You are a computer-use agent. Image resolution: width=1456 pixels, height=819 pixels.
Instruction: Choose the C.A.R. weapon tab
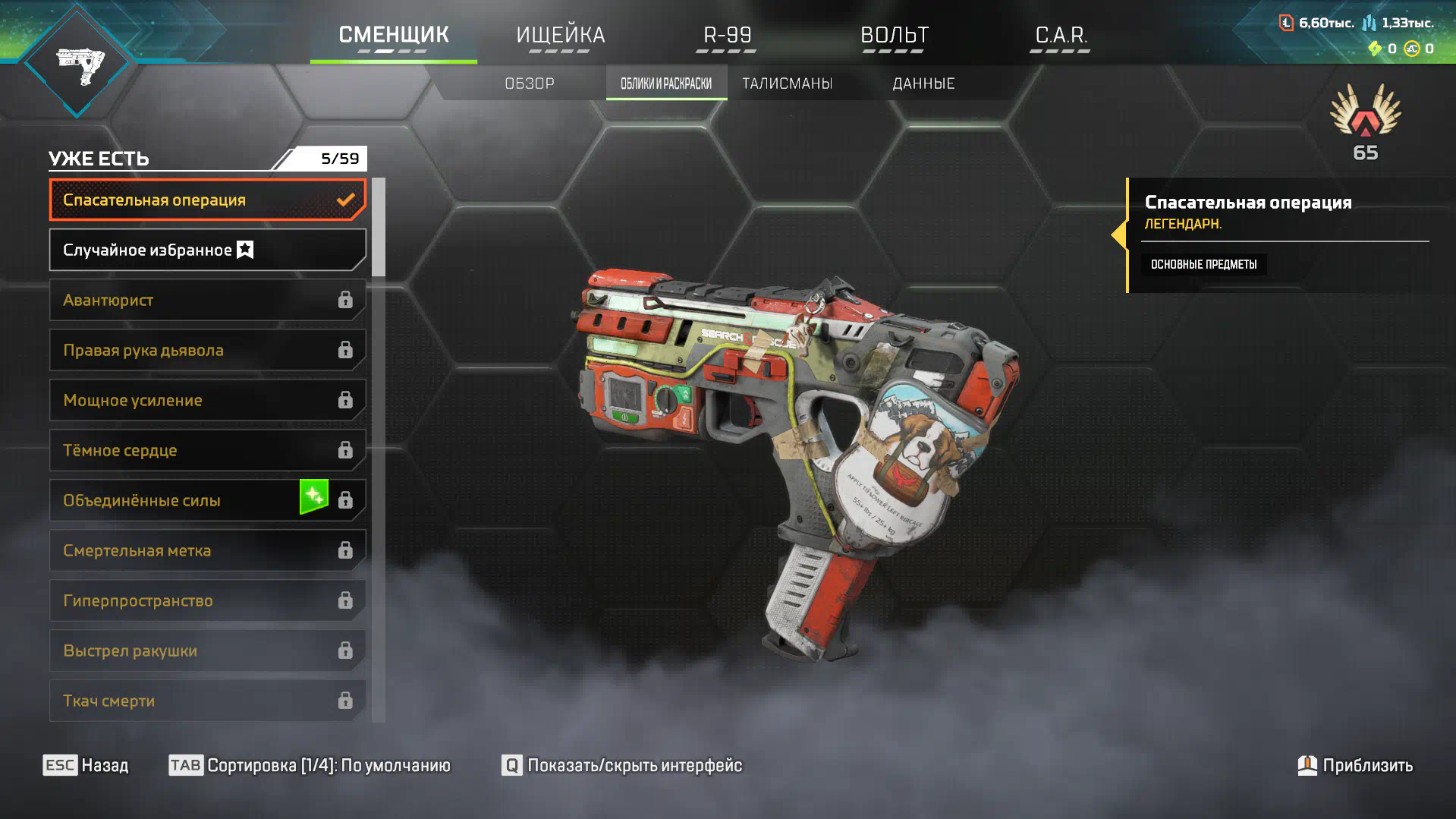point(1061,36)
